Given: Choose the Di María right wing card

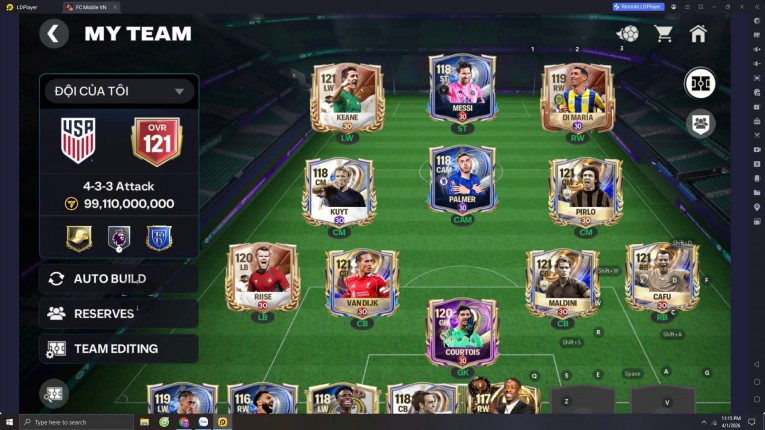Looking at the screenshot, I should point(577,99).
